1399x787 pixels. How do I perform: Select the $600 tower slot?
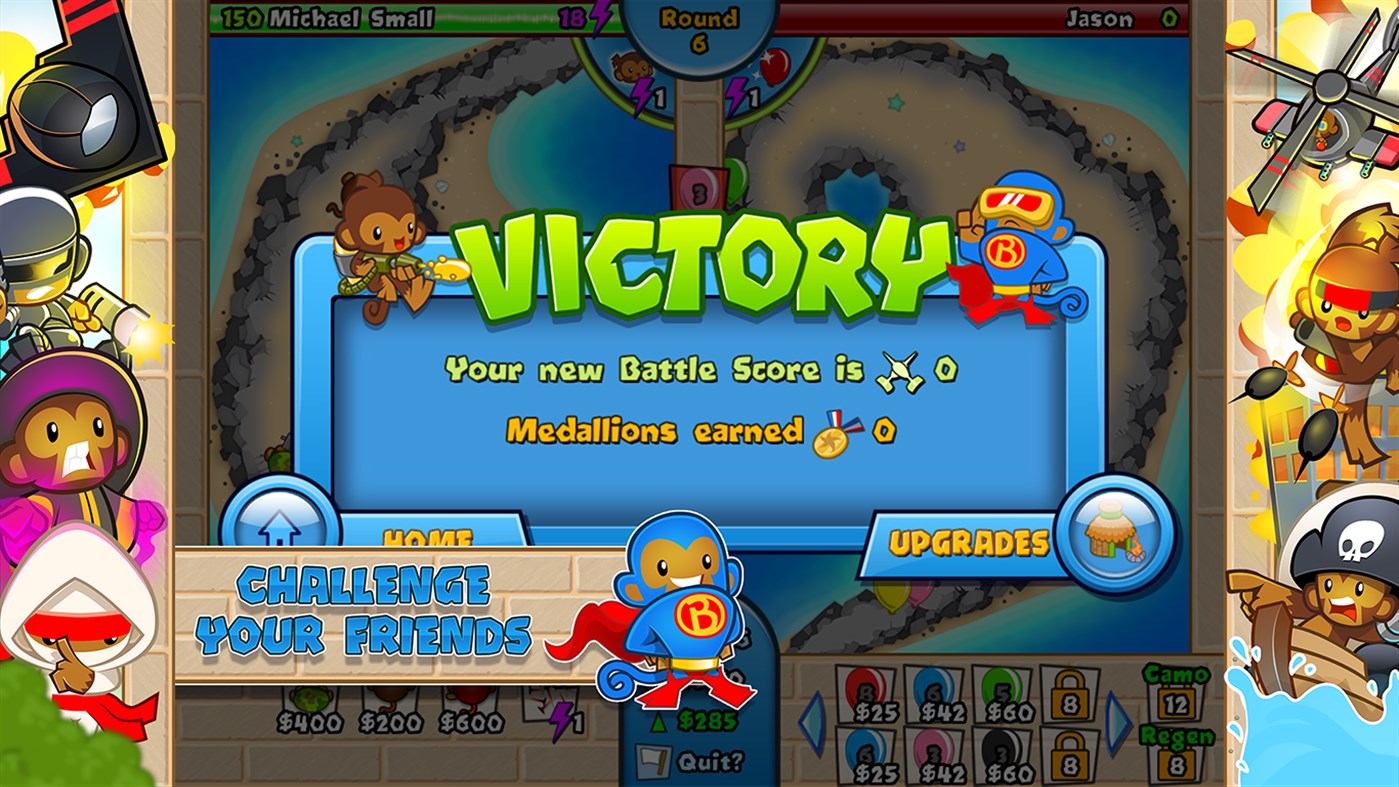470,705
